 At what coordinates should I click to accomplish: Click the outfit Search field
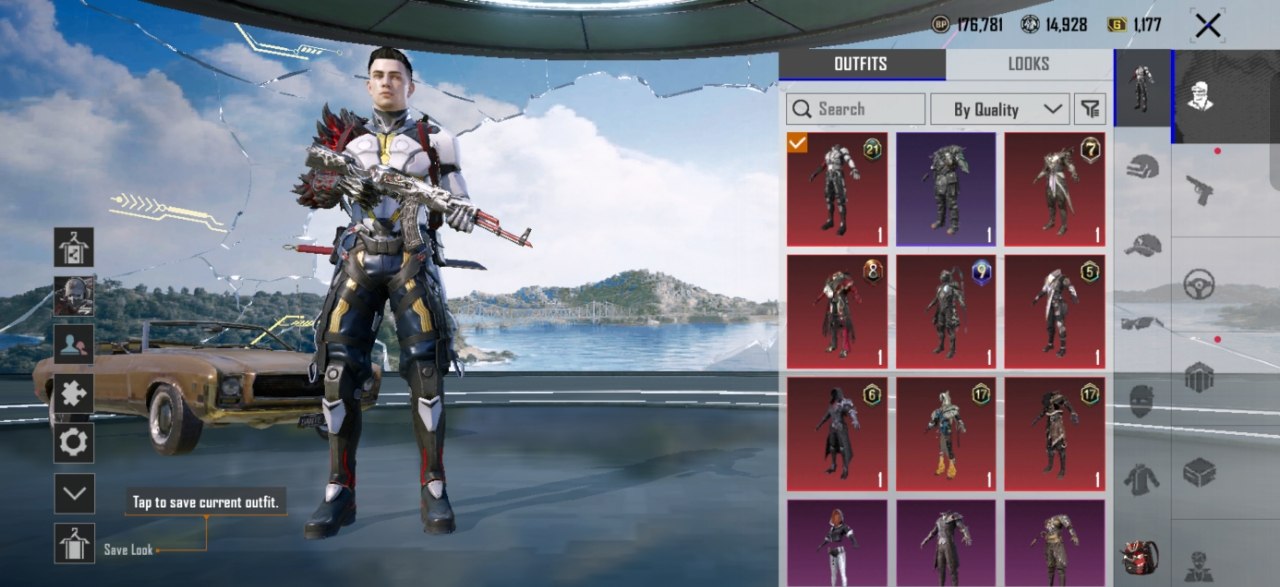[856, 109]
